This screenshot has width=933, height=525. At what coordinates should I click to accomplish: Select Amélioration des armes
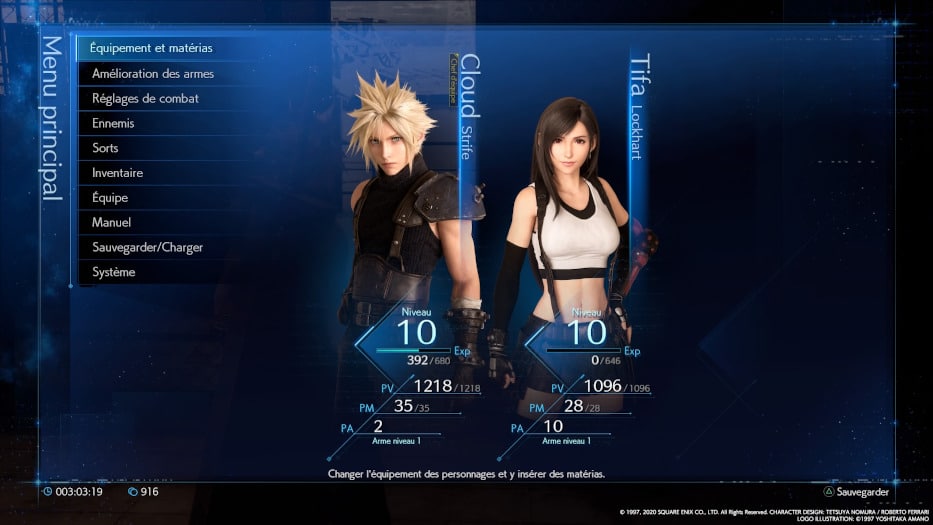point(152,73)
